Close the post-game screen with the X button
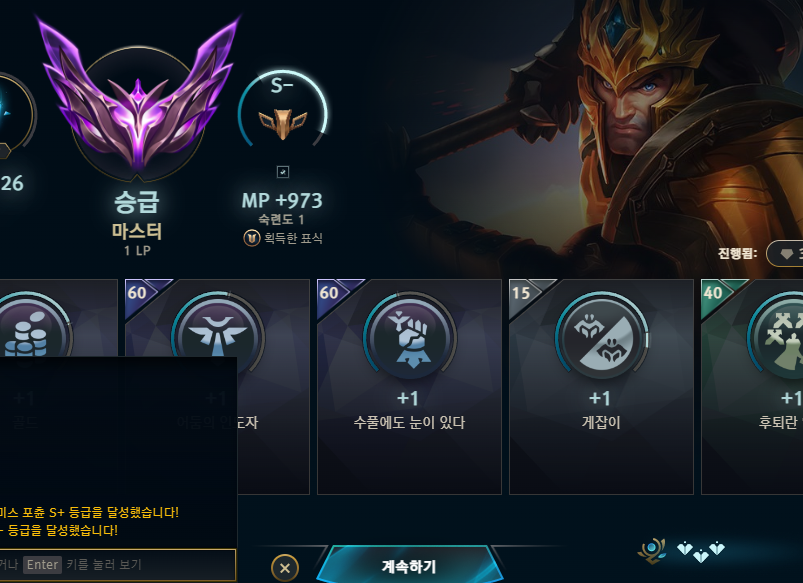 pos(285,568)
